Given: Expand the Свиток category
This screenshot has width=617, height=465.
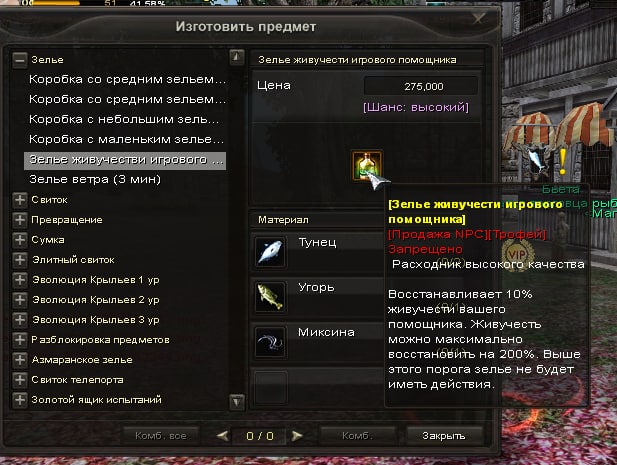Looking at the screenshot, I should click(x=19, y=200).
